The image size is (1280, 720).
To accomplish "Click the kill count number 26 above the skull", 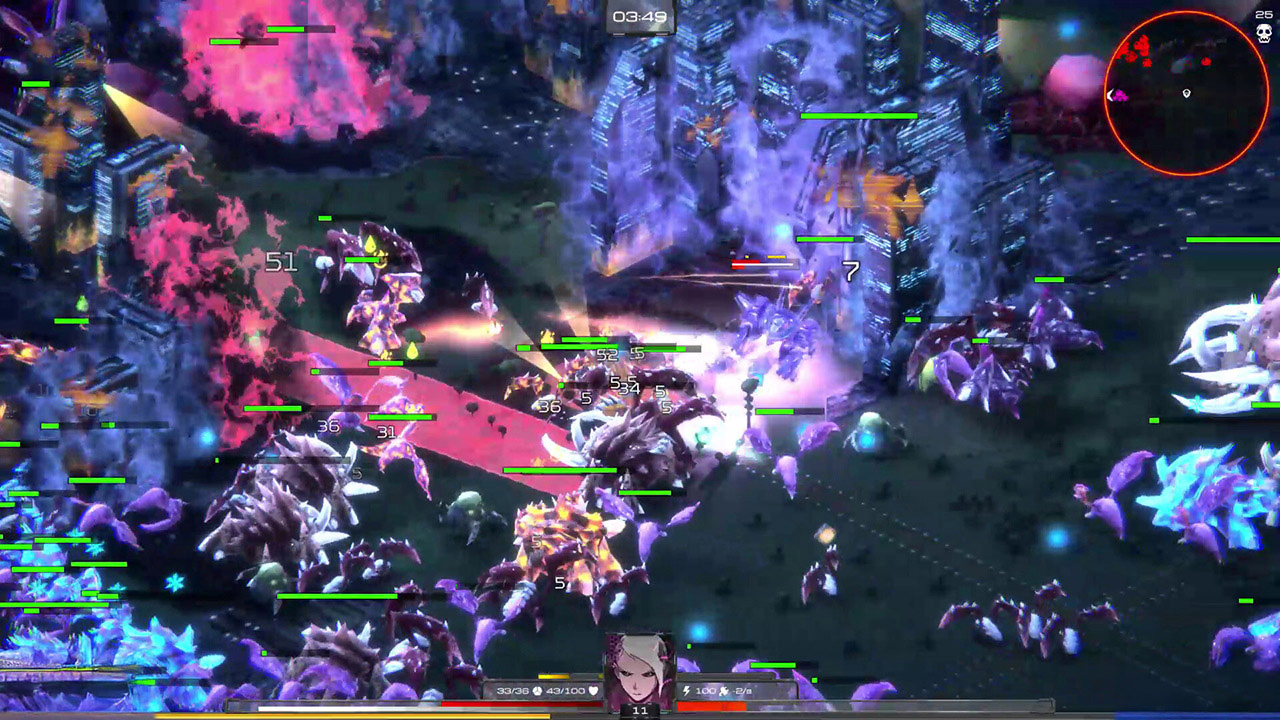I will click(1263, 14).
